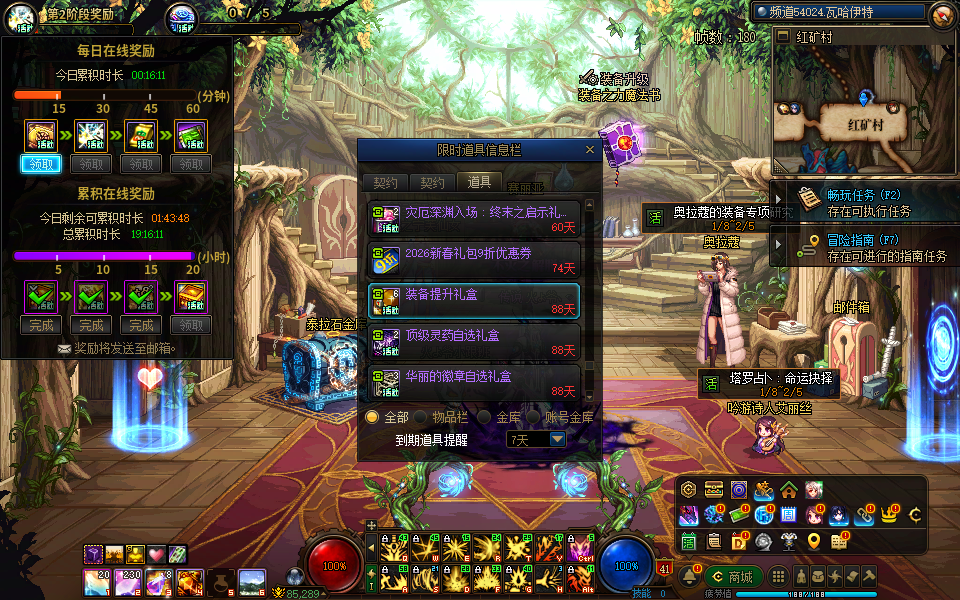
Task: Switch to the 道具 tab
Action: click(479, 182)
